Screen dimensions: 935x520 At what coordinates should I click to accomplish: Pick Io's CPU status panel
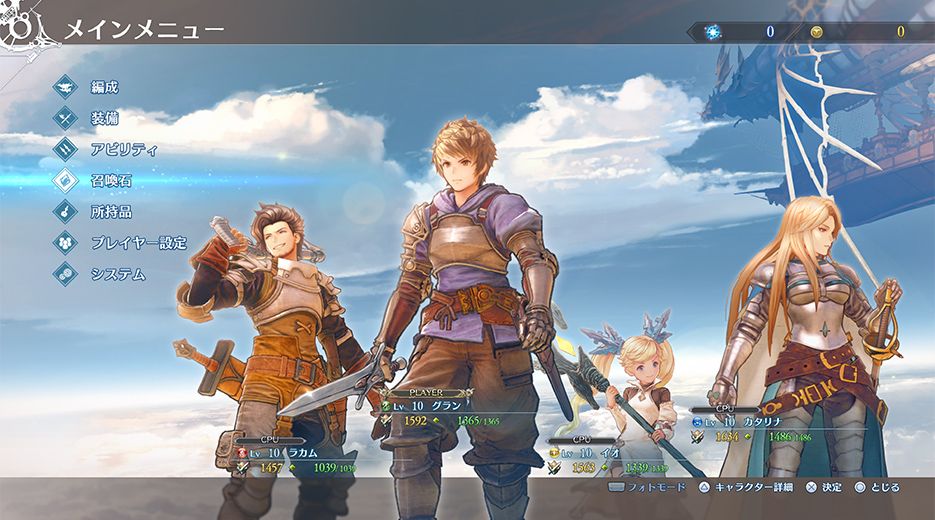(x=604, y=454)
